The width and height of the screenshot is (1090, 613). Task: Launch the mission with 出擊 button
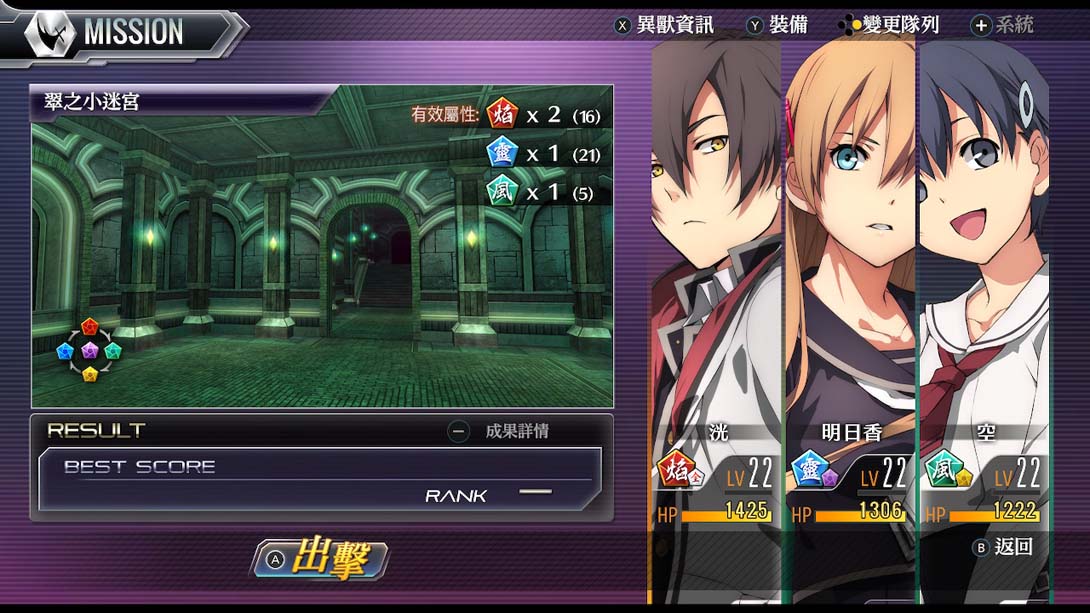point(319,560)
